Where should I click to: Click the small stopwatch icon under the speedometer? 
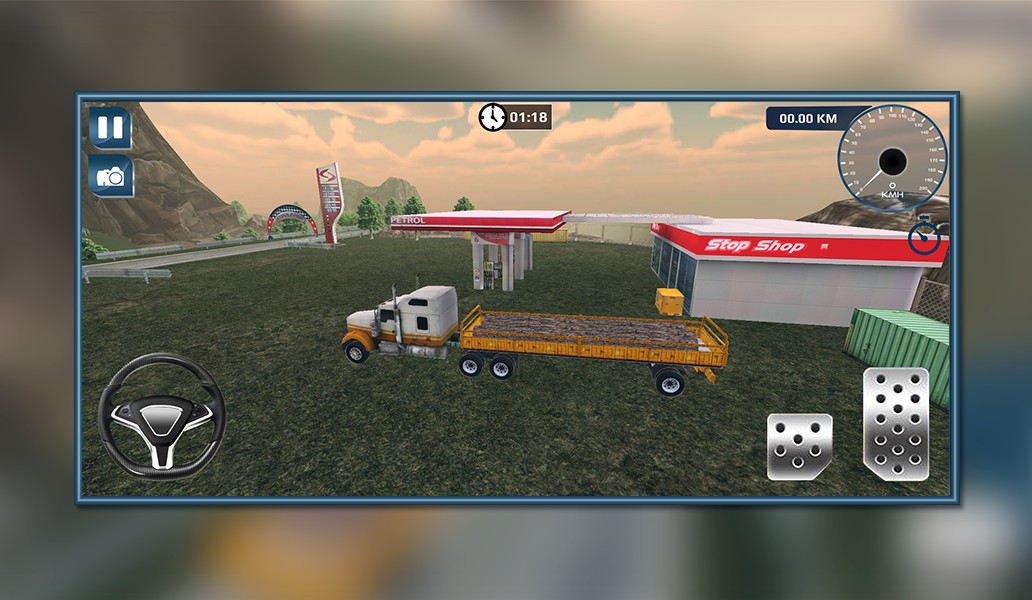point(926,238)
